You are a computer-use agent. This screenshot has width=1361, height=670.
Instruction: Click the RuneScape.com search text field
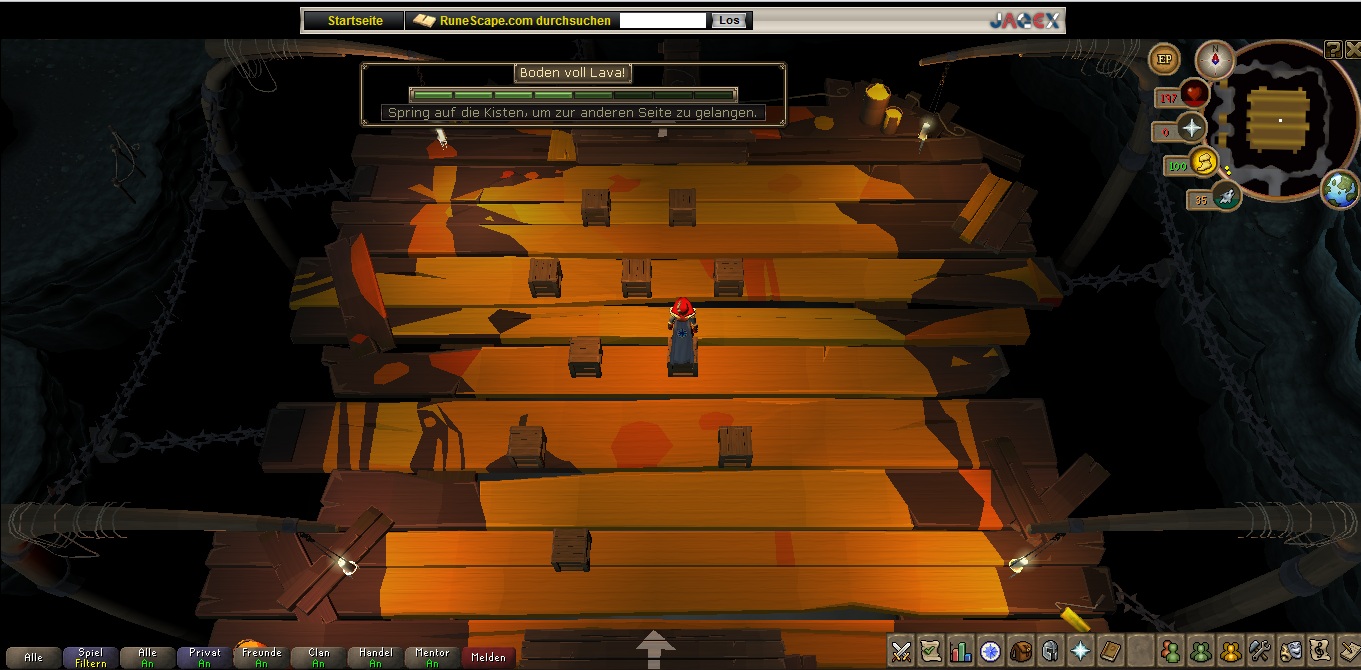662,20
